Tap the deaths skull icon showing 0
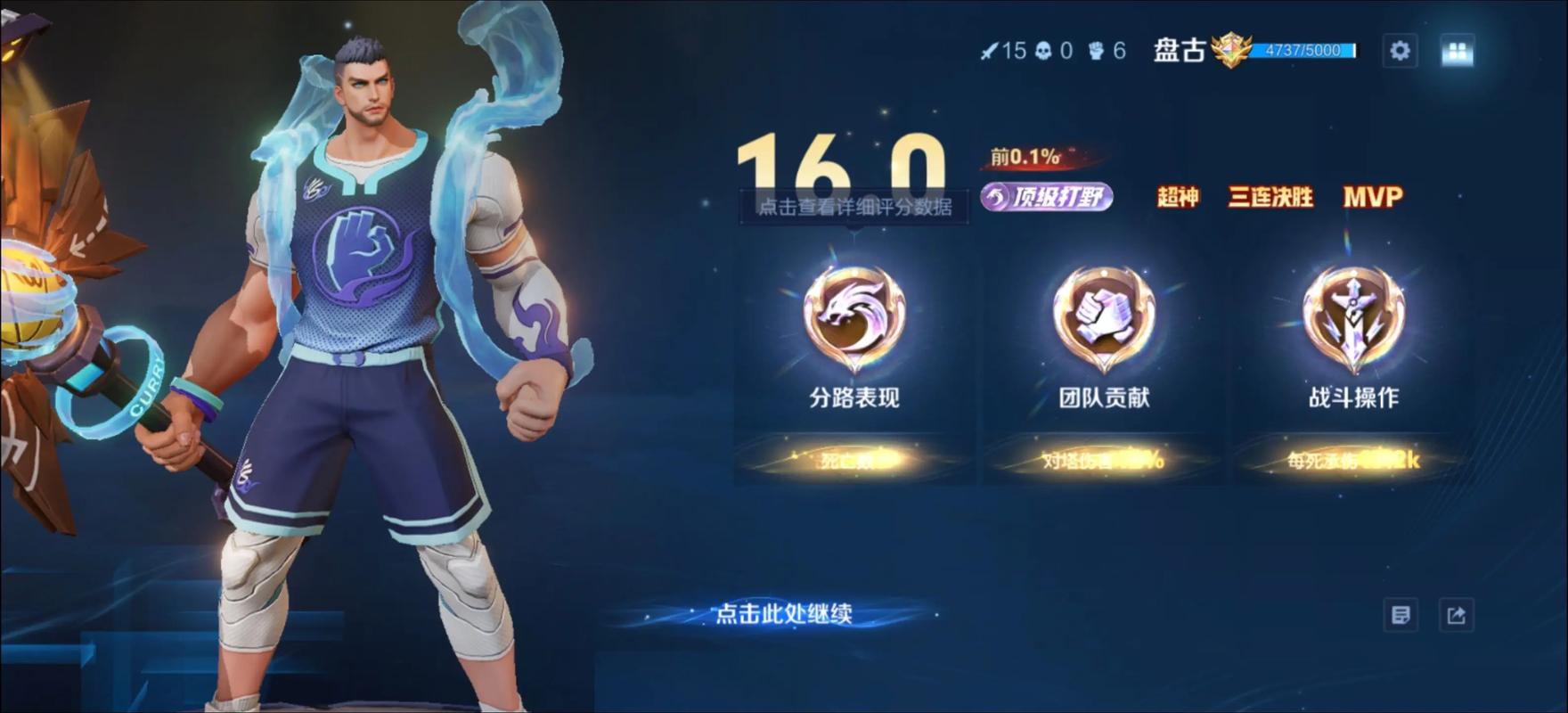1568x713 pixels. tap(1044, 51)
